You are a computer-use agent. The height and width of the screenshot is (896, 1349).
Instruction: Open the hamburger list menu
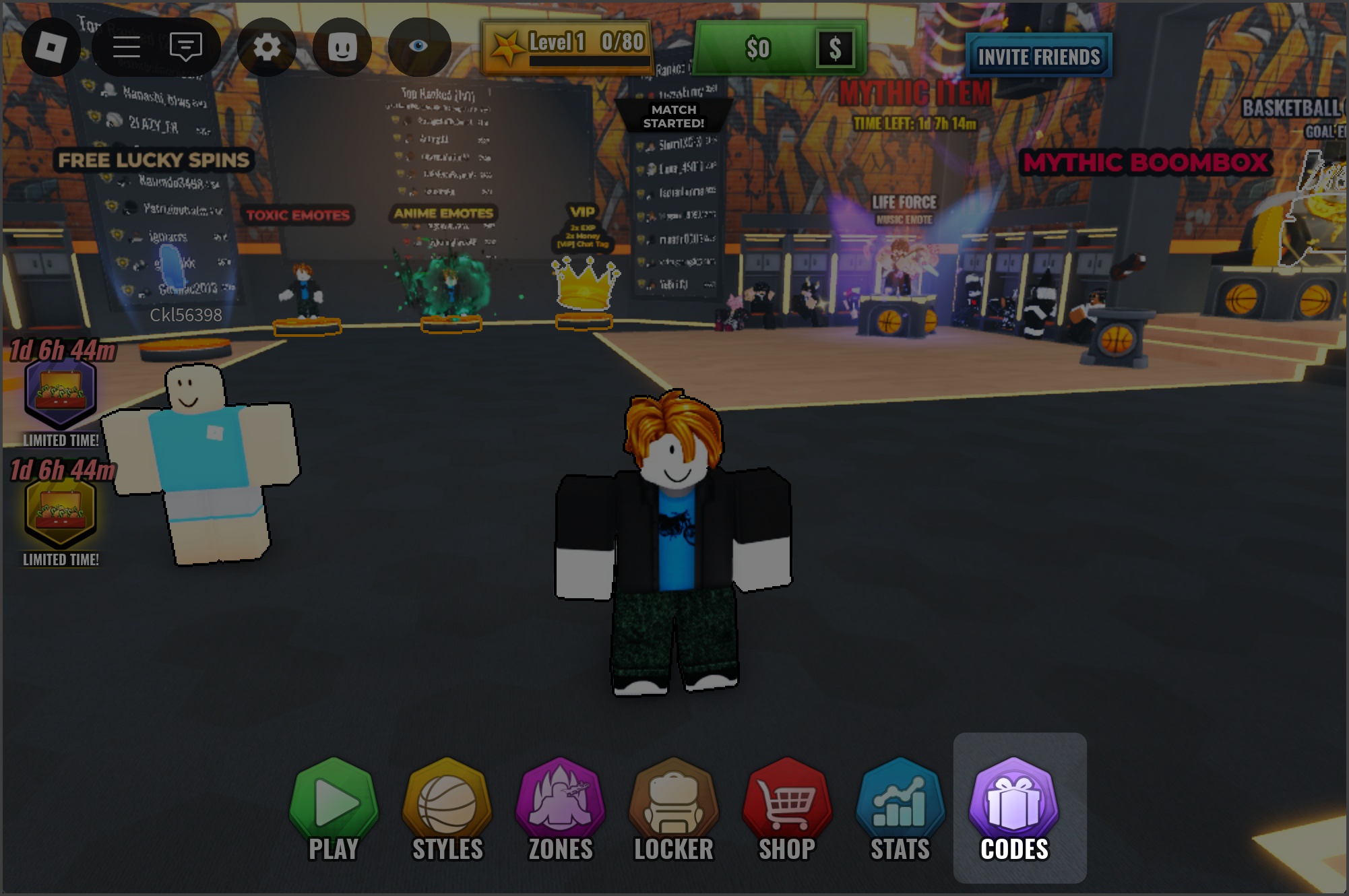(x=126, y=47)
